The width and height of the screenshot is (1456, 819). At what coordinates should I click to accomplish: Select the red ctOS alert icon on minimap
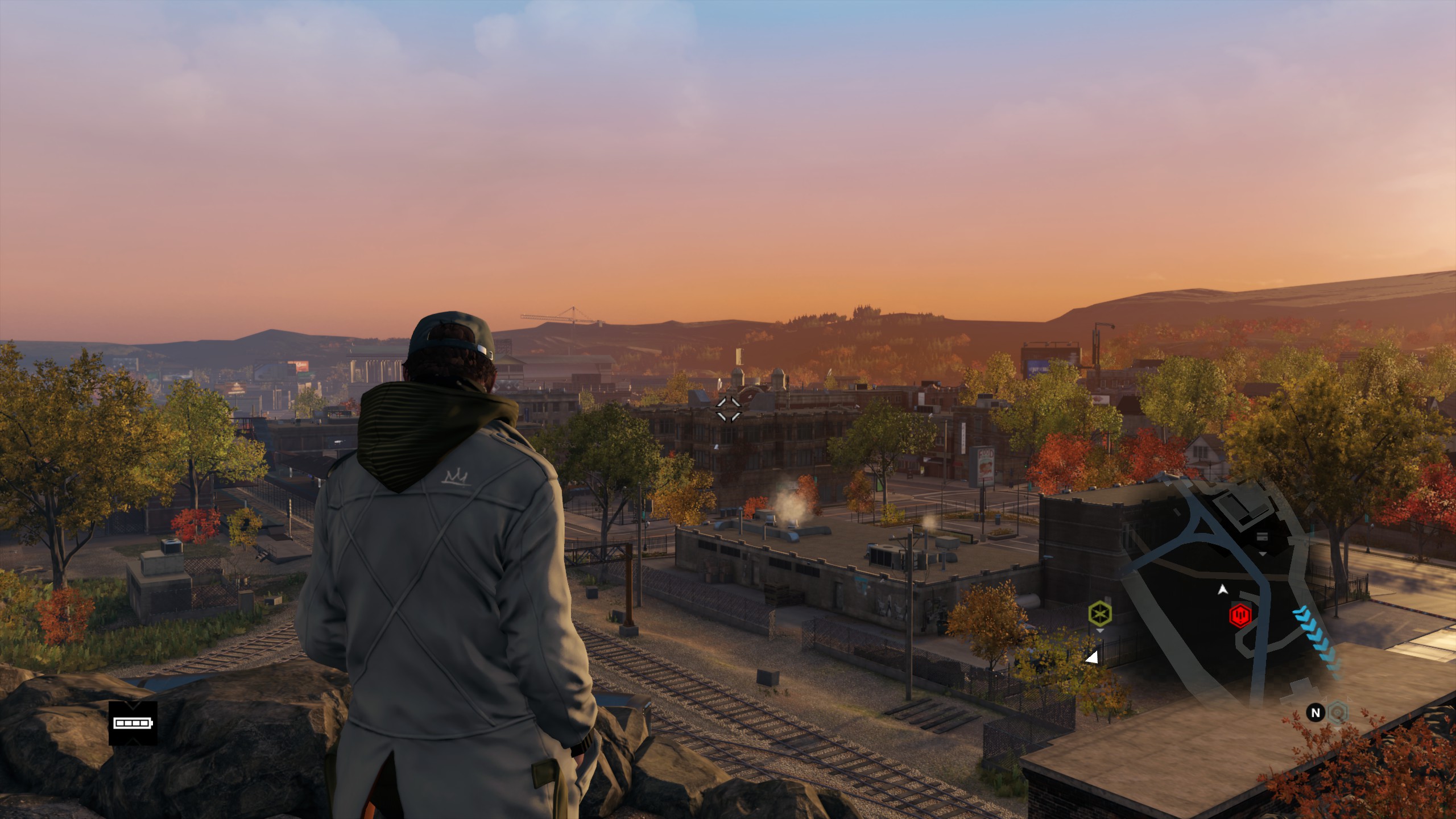pos(1240,616)
